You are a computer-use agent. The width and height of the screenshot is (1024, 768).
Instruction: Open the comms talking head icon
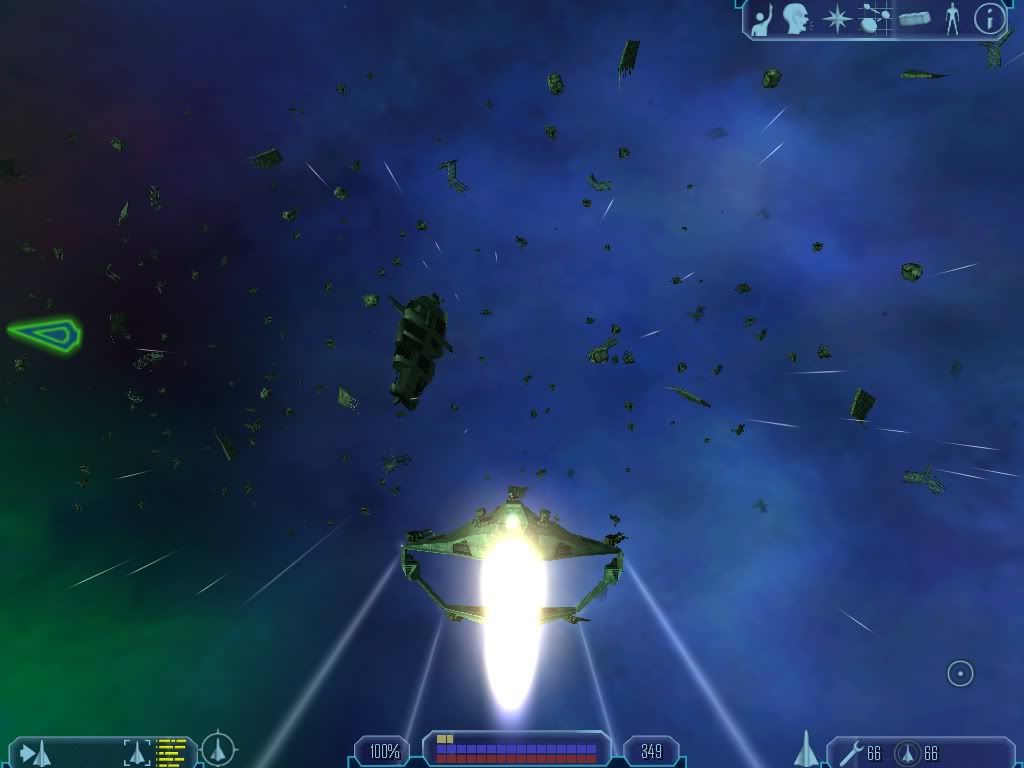tap(797, 19)
